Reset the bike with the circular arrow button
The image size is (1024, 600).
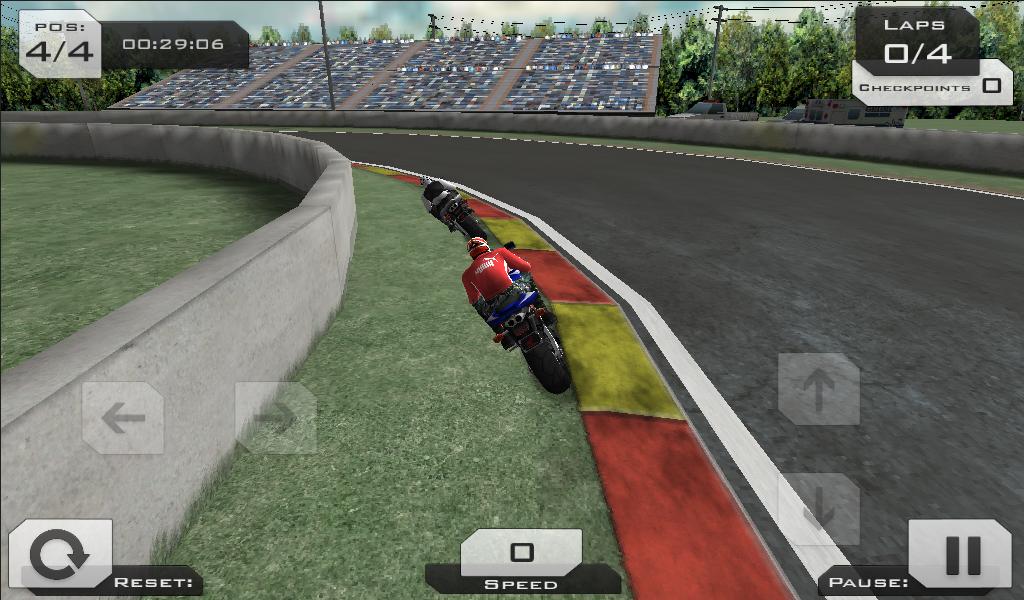(60, 555)
